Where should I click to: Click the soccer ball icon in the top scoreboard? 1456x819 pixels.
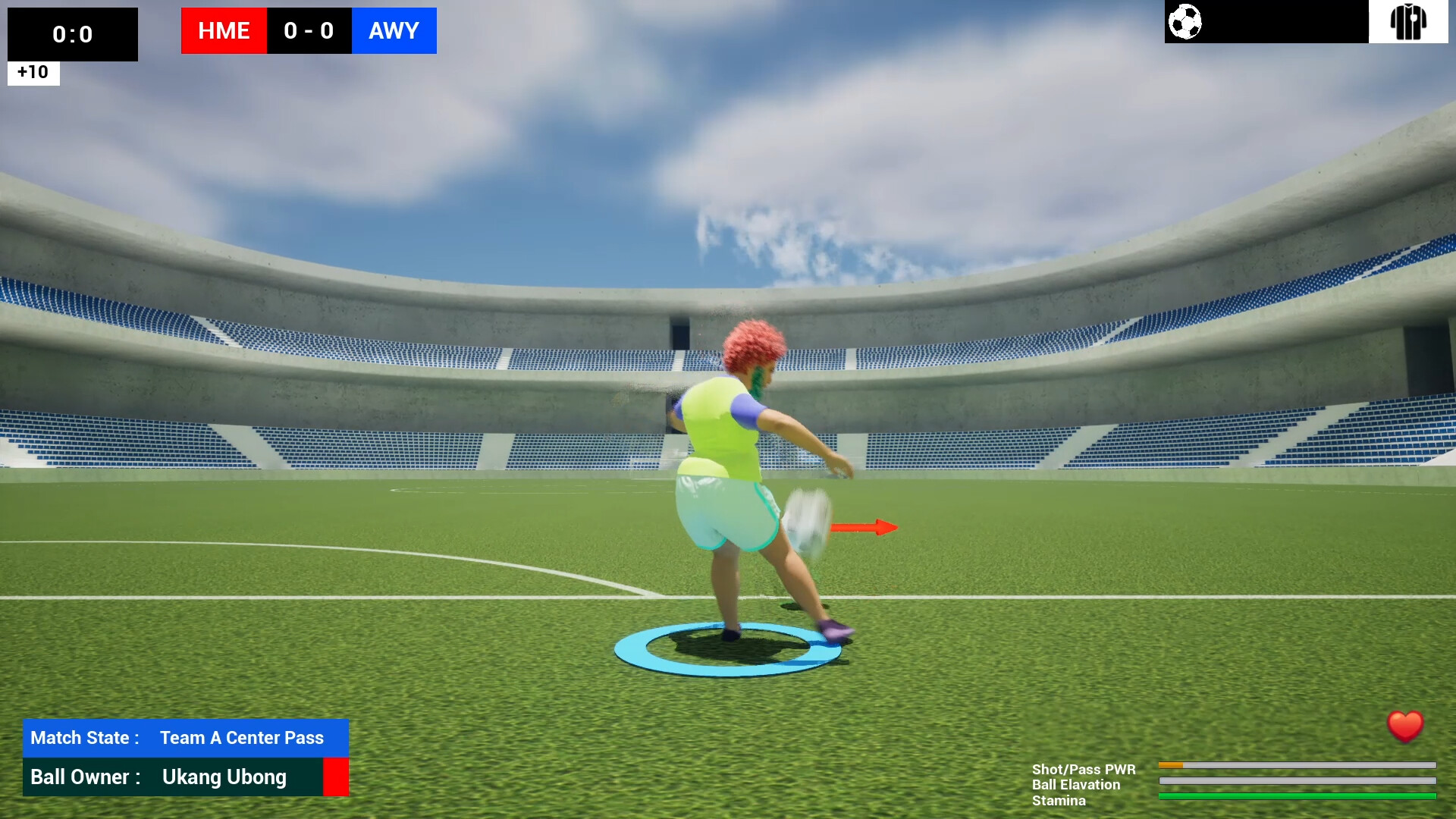1186,23
